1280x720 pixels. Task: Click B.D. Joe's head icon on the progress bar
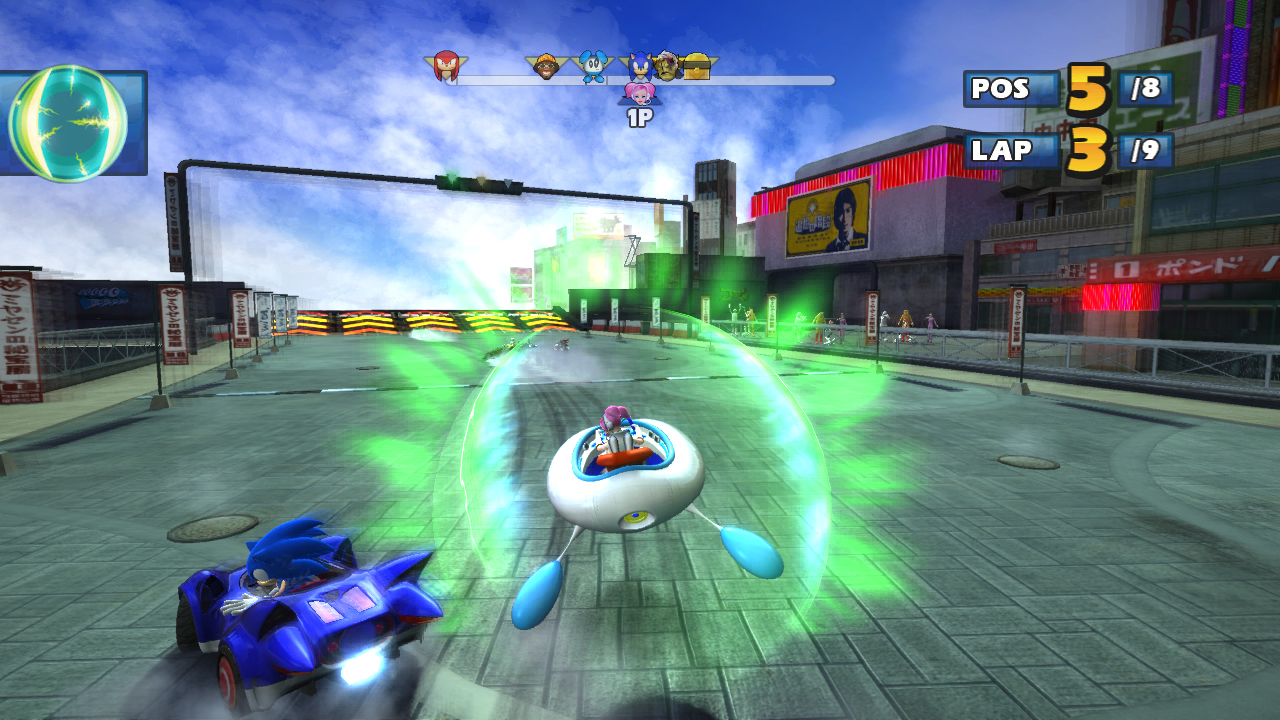(546, 66)
